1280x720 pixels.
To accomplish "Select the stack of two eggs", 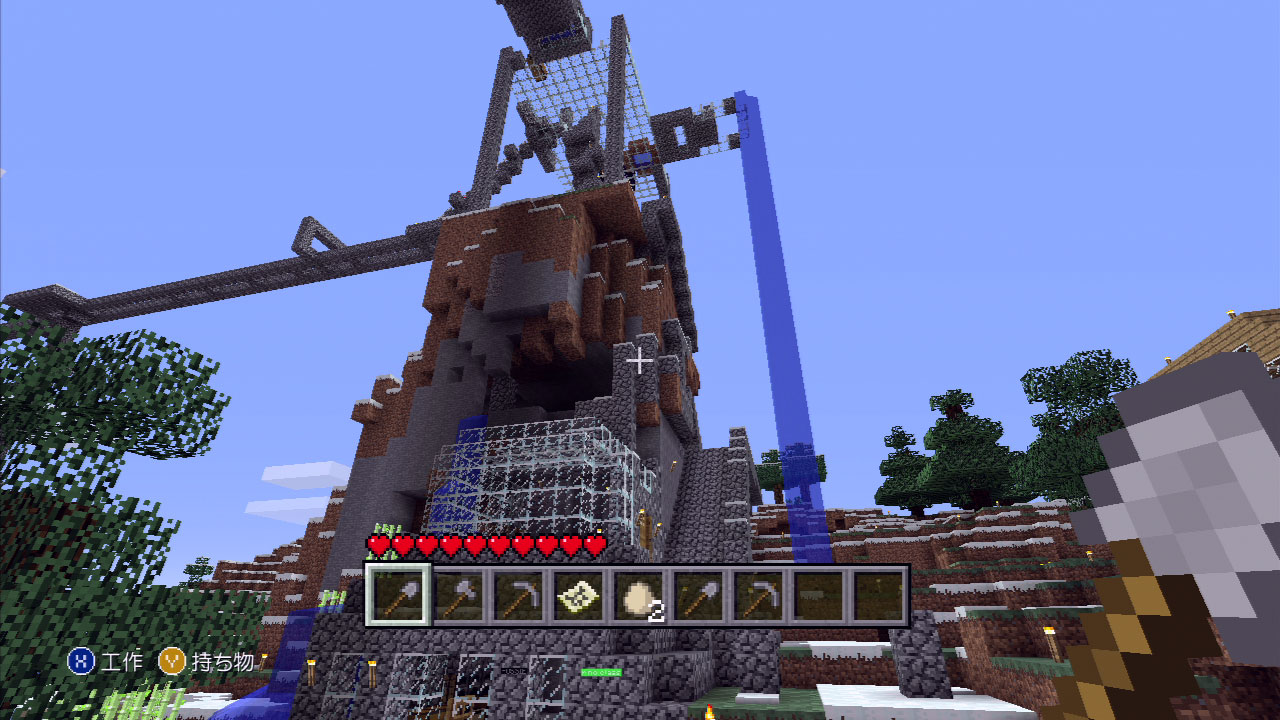I will tap(638, 596).
